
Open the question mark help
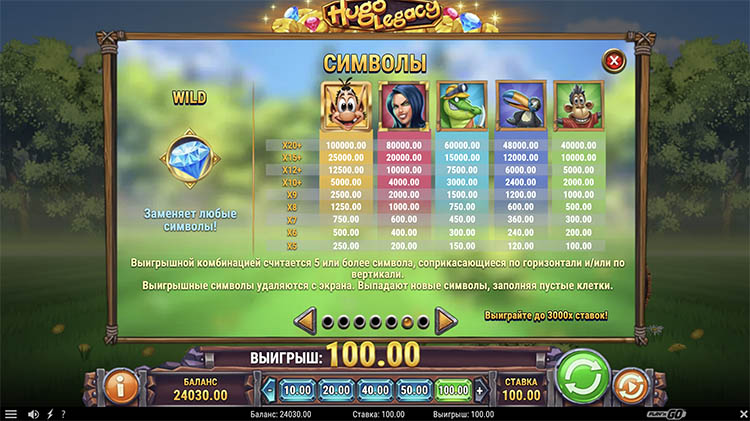tap(63, 414)
